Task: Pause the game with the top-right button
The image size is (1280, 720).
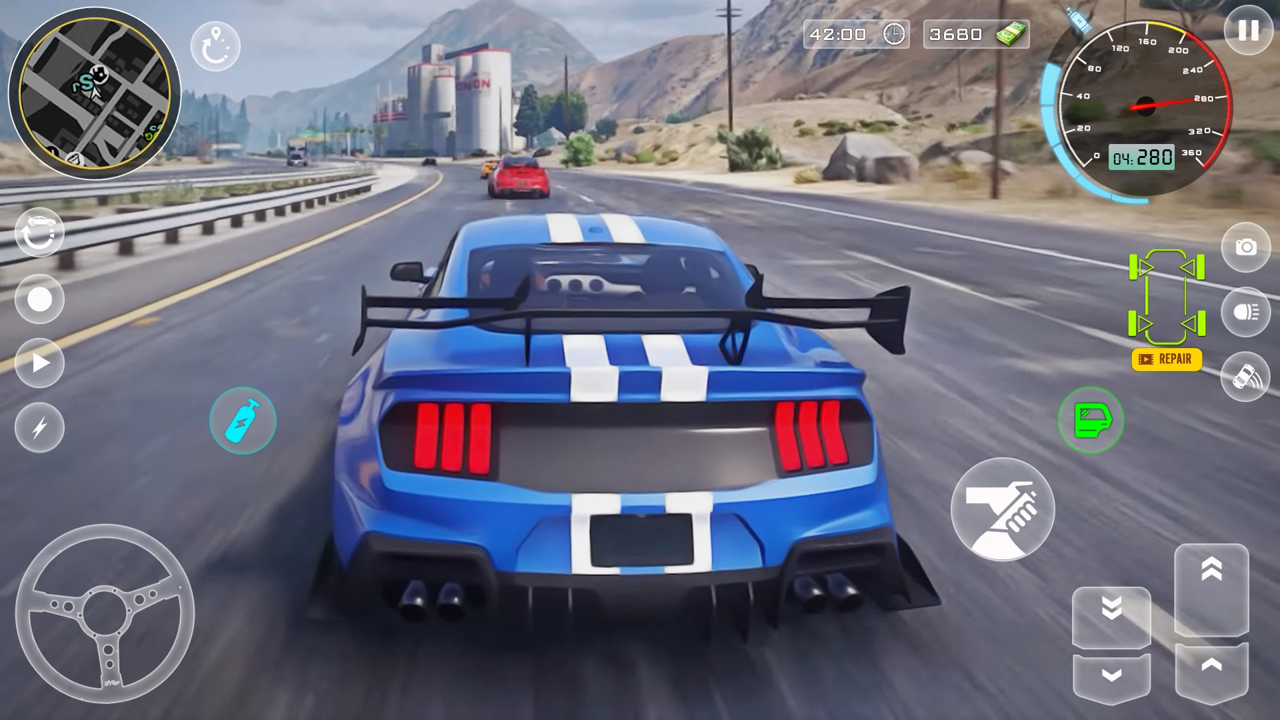Action: tap(1247, 31)
